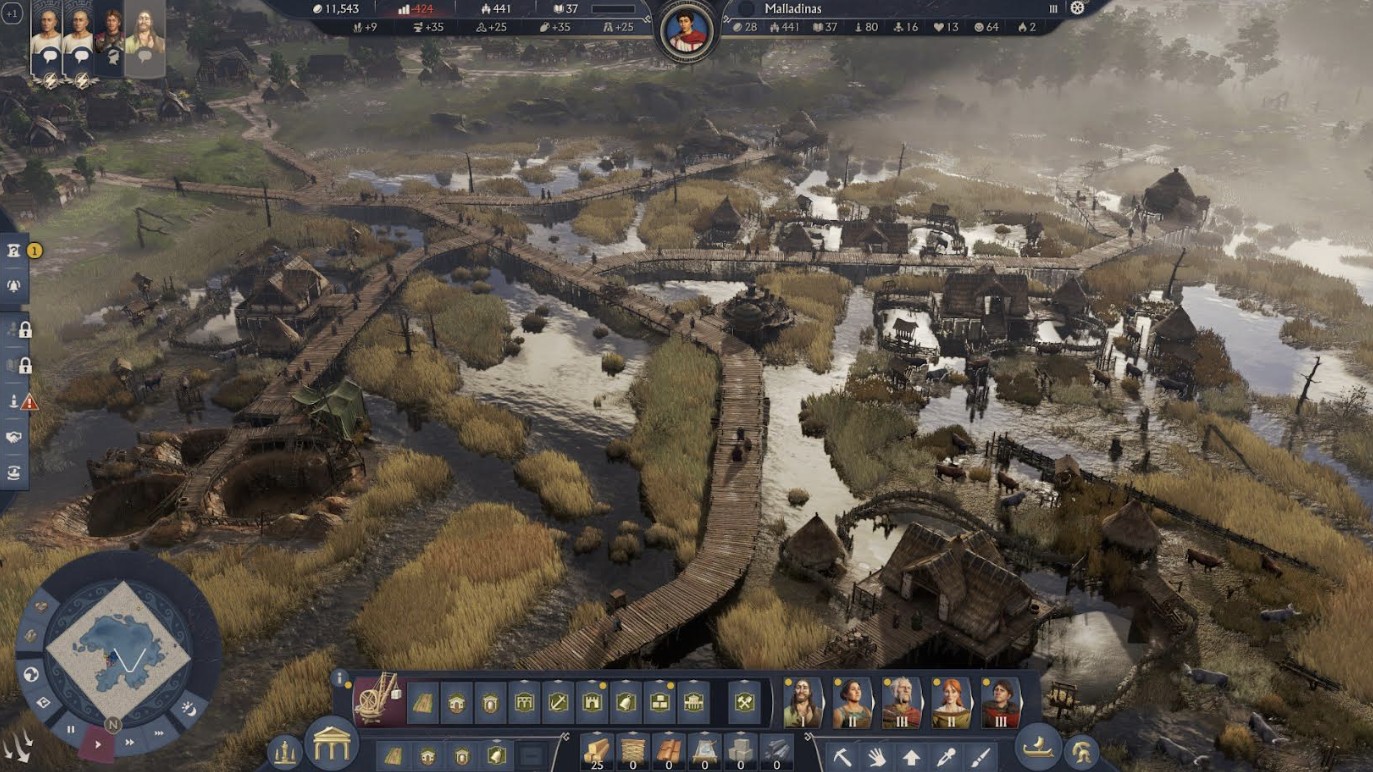The height and width of the screenshot is (772, 1373).
Task: Toggle the moon icon on the minimap ring
Action: 189,710
